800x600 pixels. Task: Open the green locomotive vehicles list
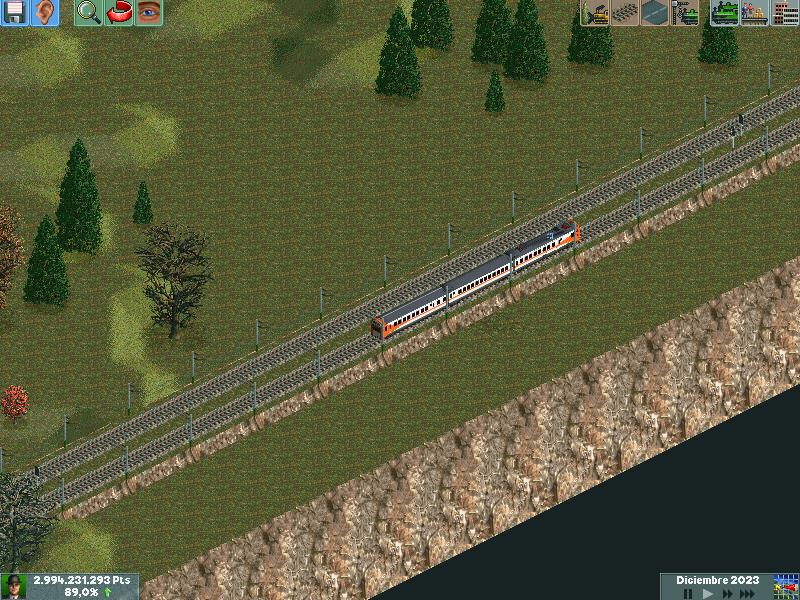click(724, 13)
